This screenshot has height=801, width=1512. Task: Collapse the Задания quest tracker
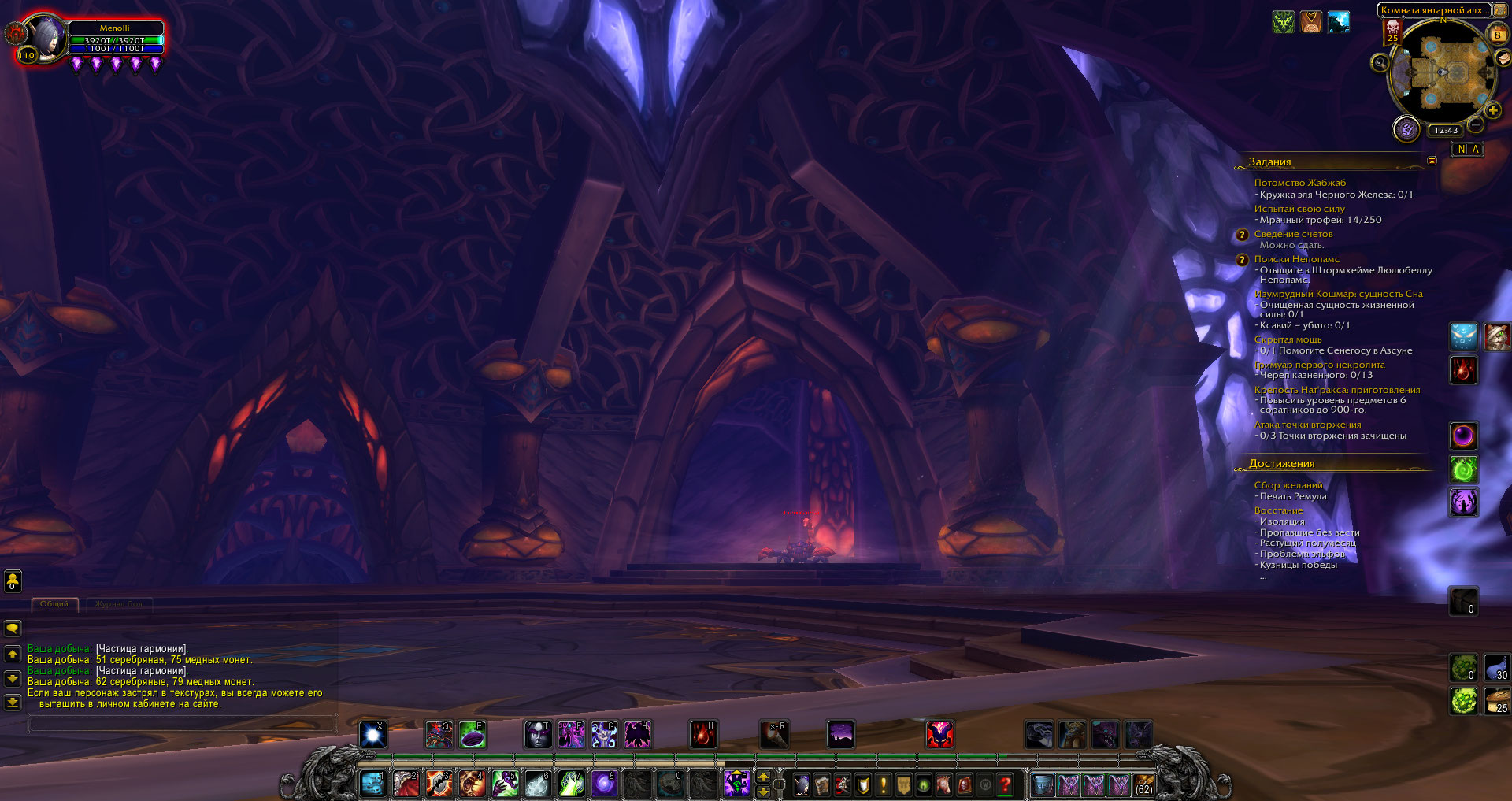point(1432,161)
